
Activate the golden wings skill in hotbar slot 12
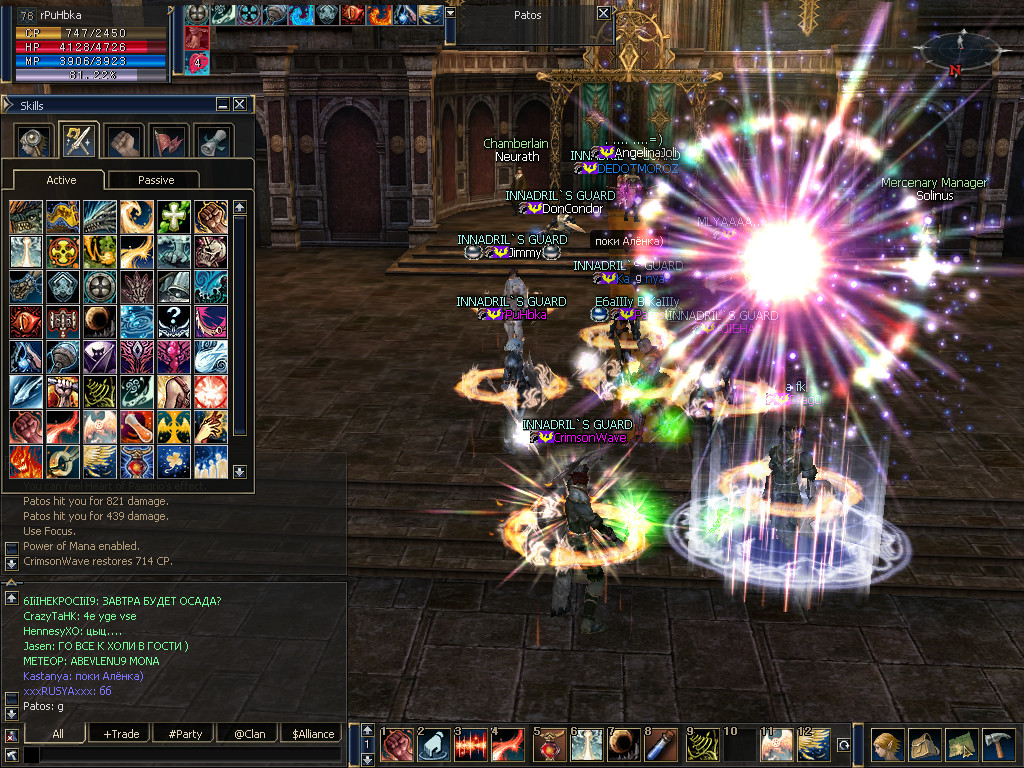pyautogui.click(x=814, y=745)
